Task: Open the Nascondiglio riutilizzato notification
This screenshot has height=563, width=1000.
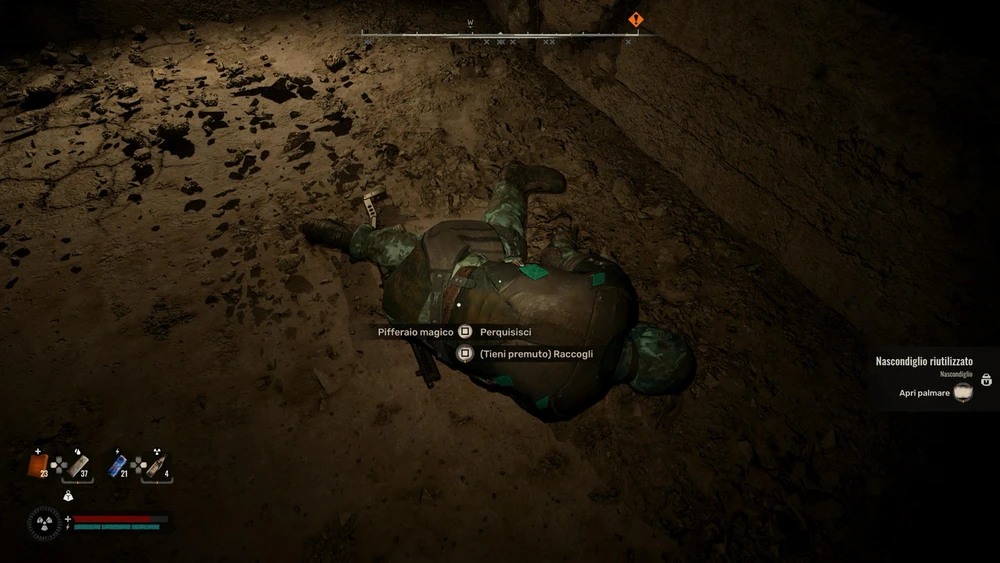Action: 923,361
